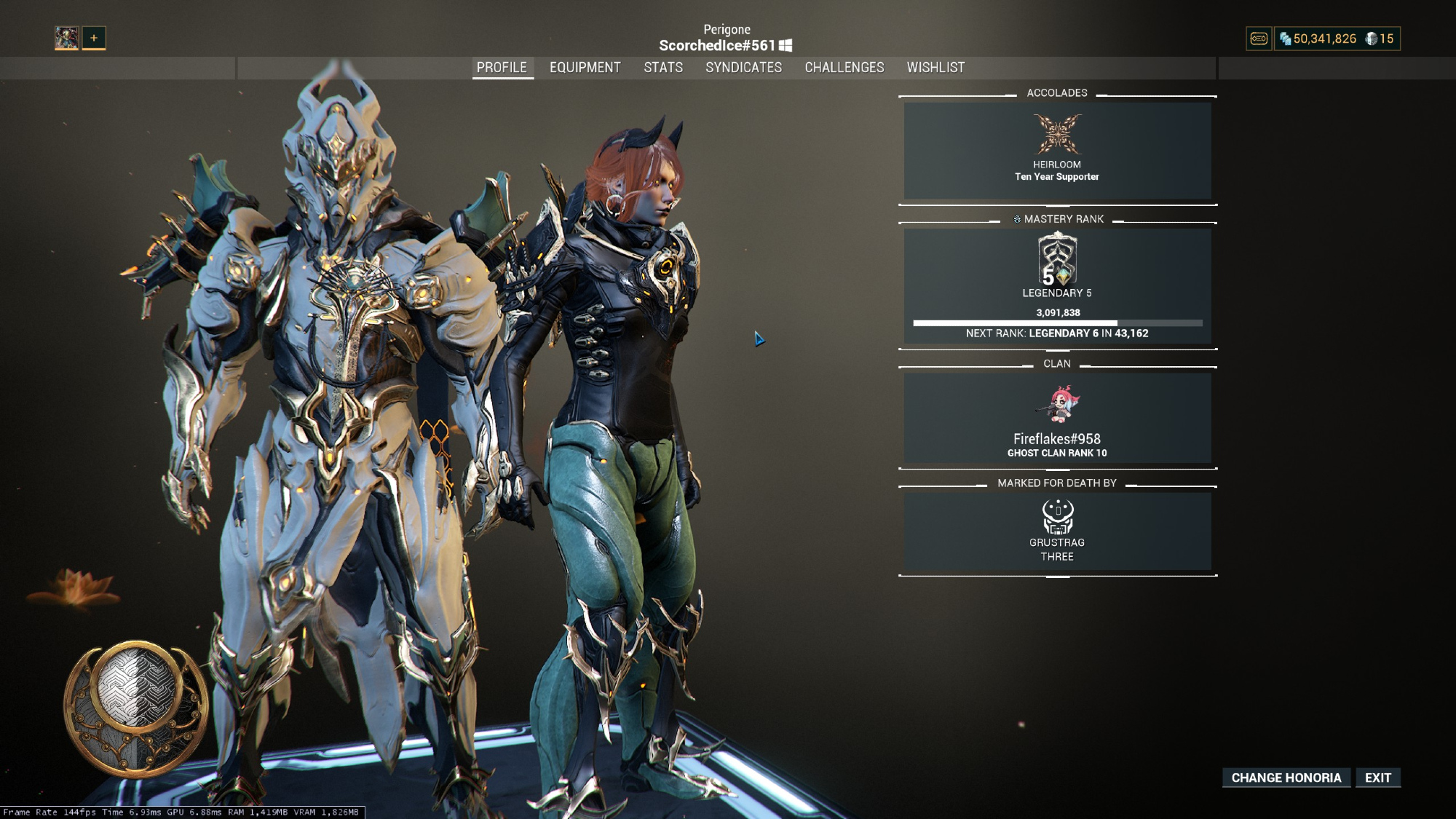
Task: Click the Change Honoria button
Action: (x=1286, y=778)
